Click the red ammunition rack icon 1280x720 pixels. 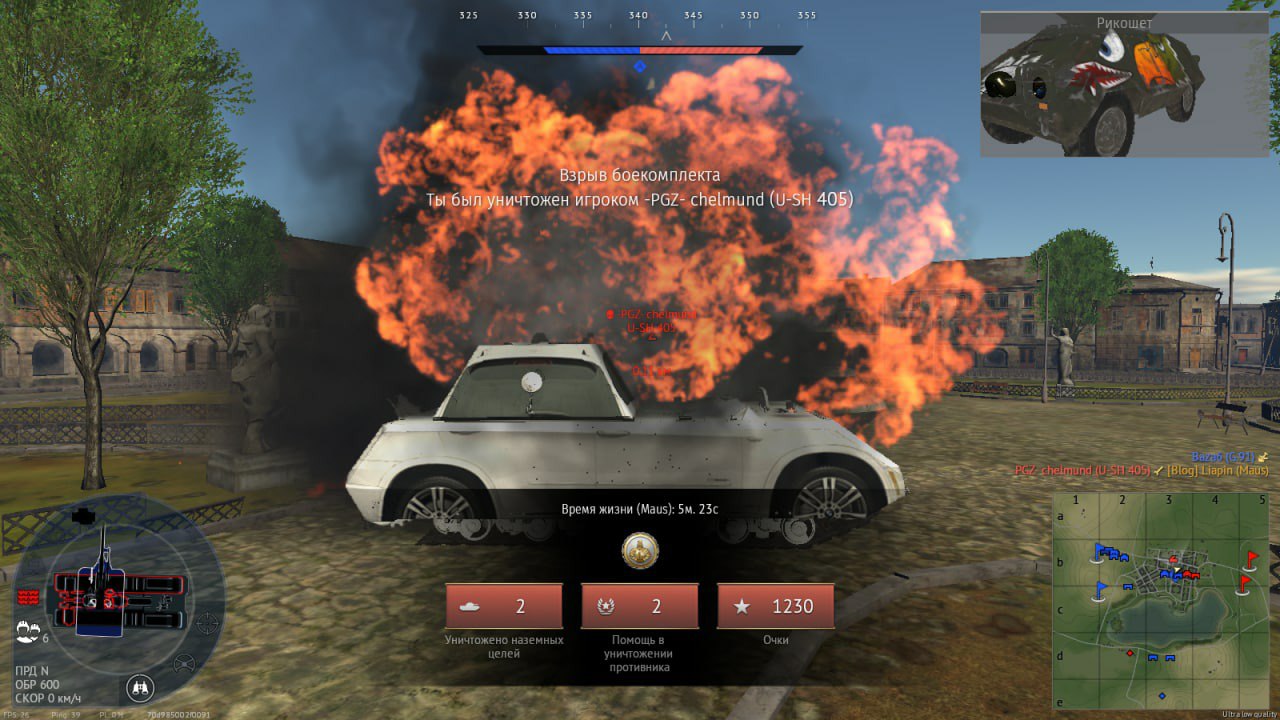(x=27, y=597)
